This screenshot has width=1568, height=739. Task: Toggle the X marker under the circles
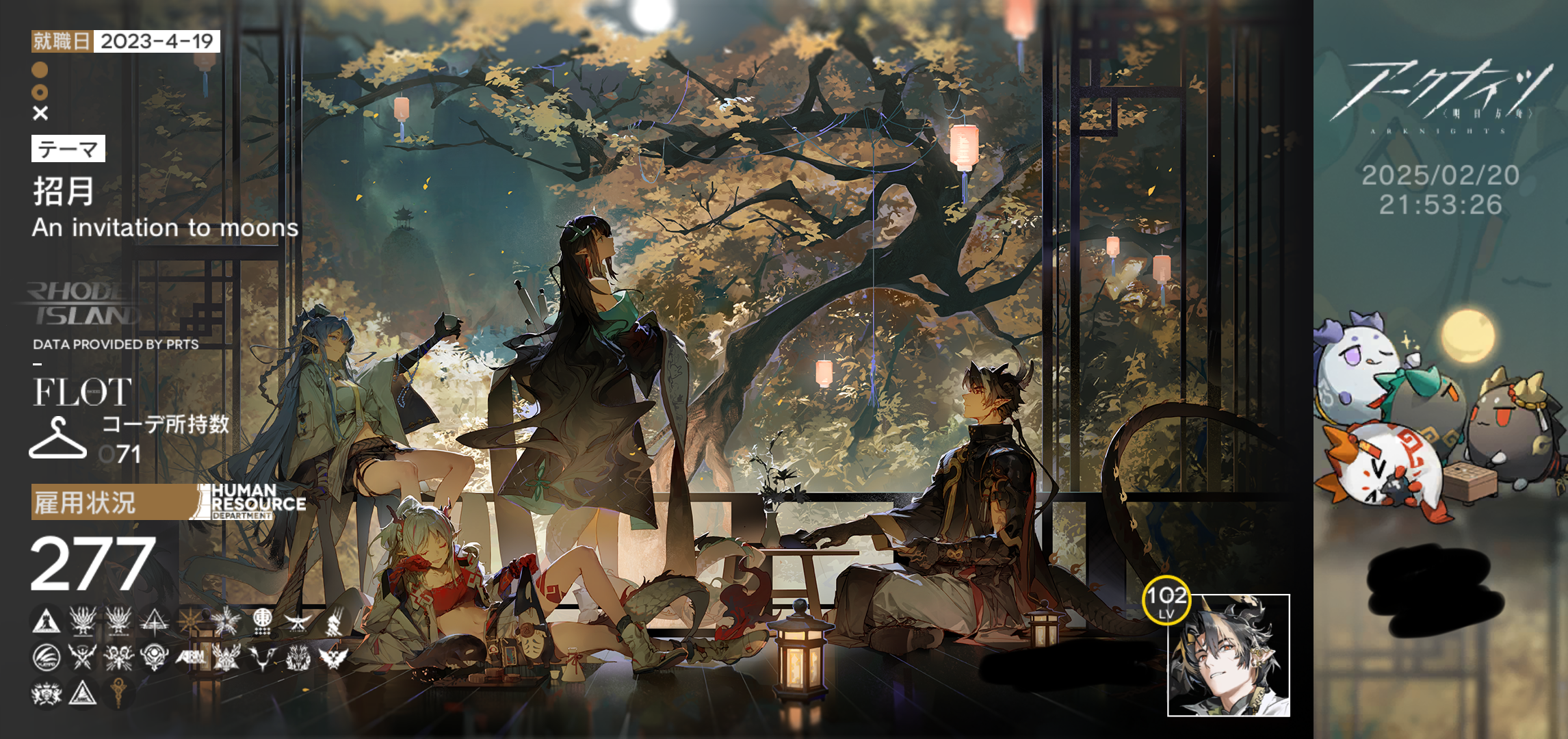point(40,112)
